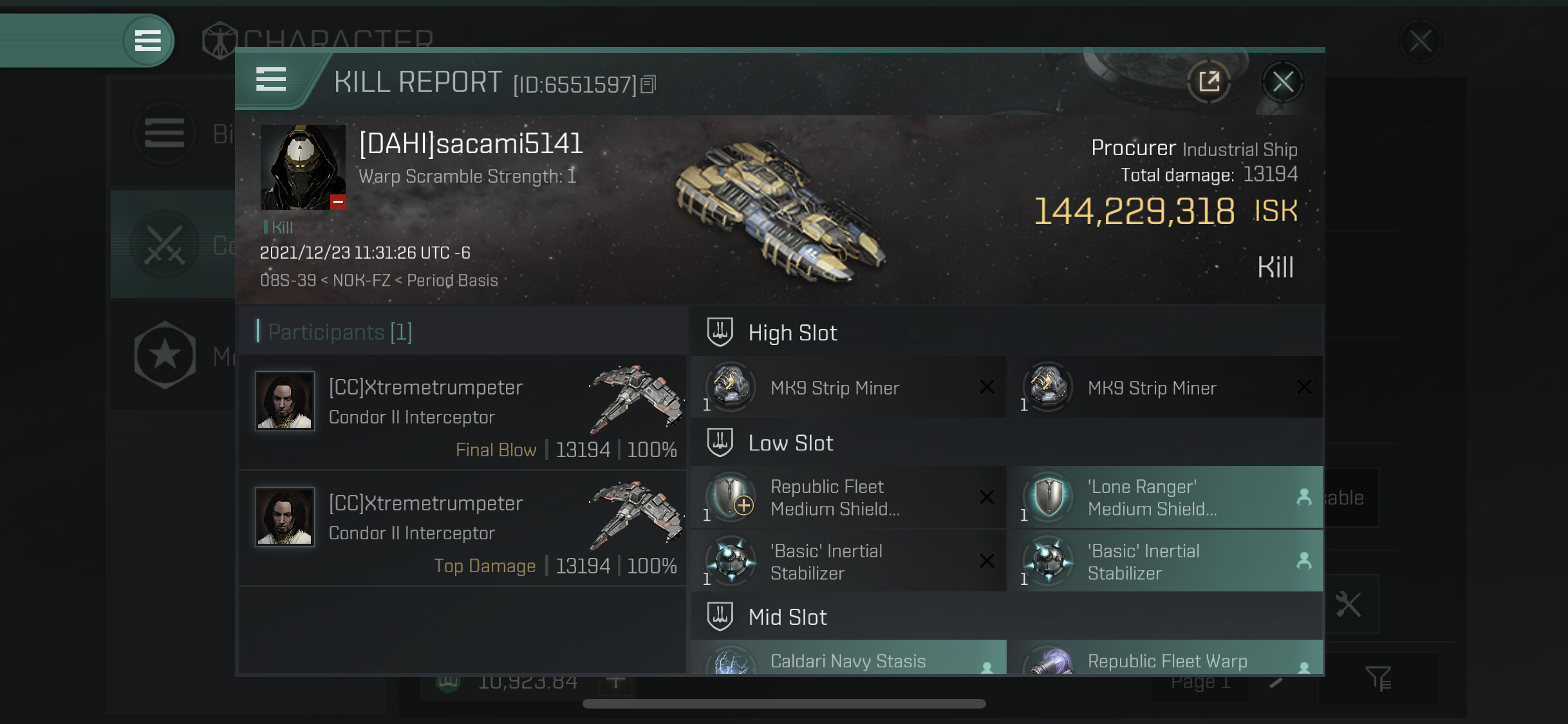Open the main menu button at top left

click(147, 41)
